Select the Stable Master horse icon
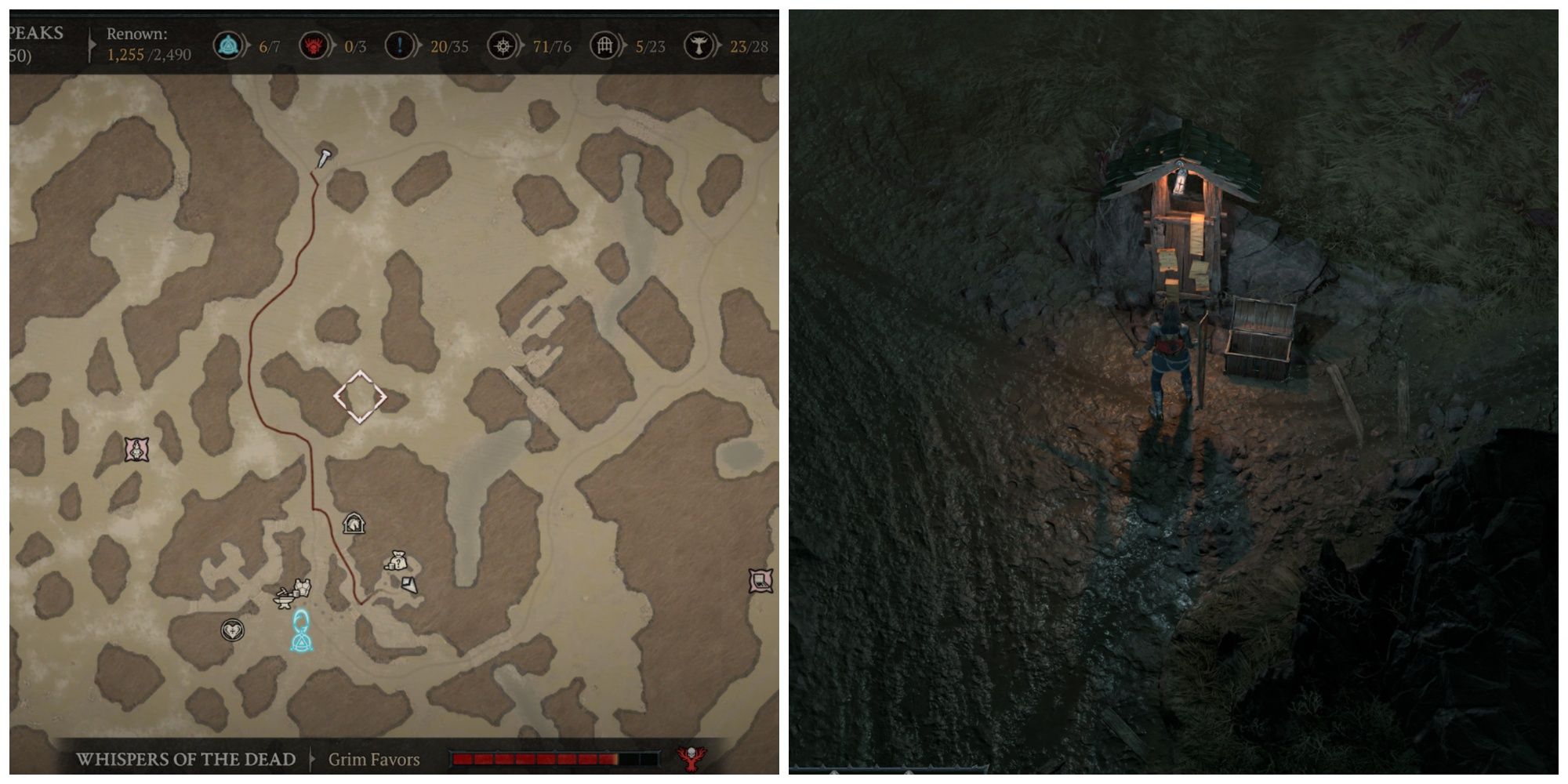This screenshot has width=1568, height=784. [x=354, y=523]
